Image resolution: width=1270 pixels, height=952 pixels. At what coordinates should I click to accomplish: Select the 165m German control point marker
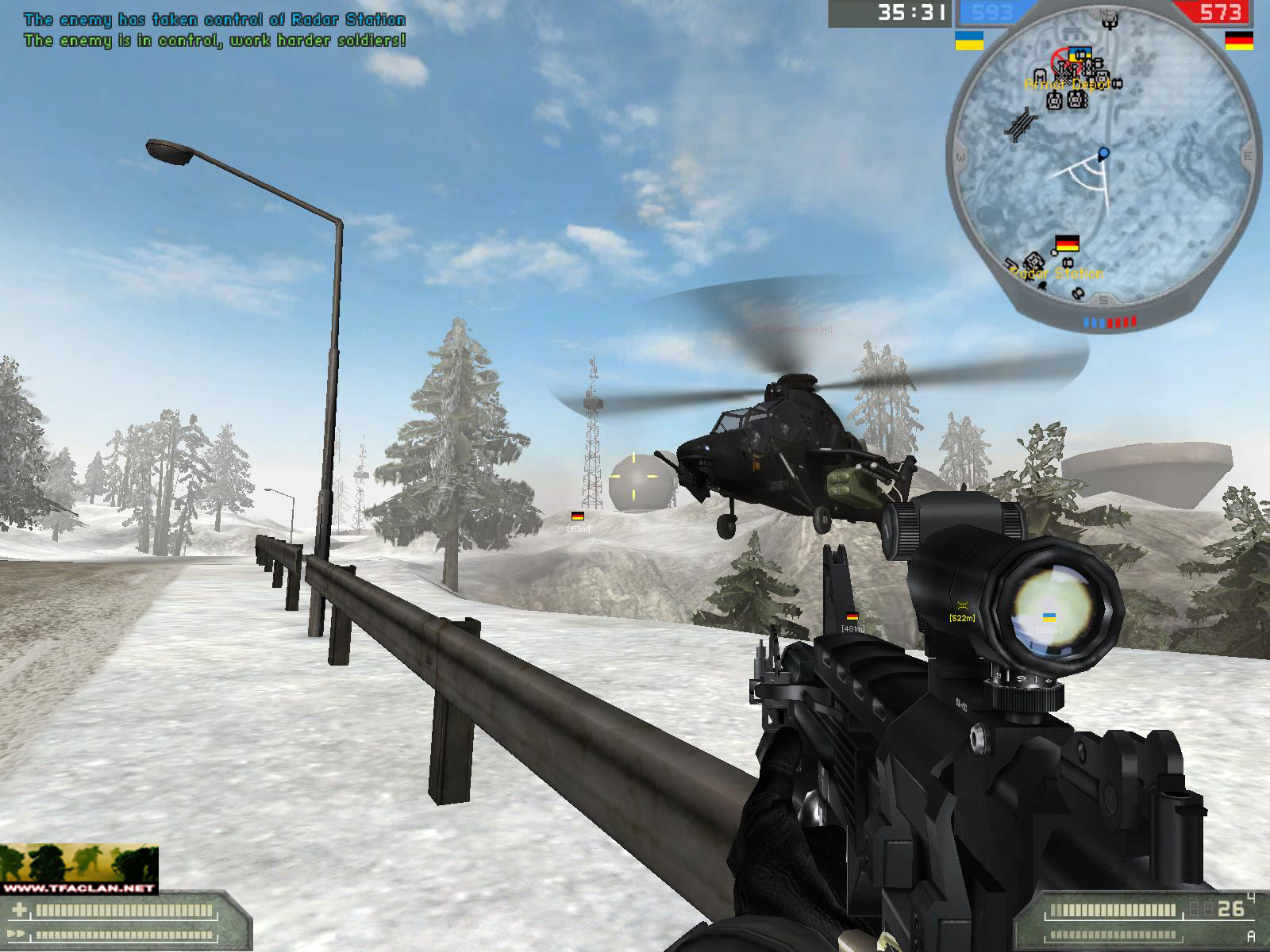(x=578, y=516)
